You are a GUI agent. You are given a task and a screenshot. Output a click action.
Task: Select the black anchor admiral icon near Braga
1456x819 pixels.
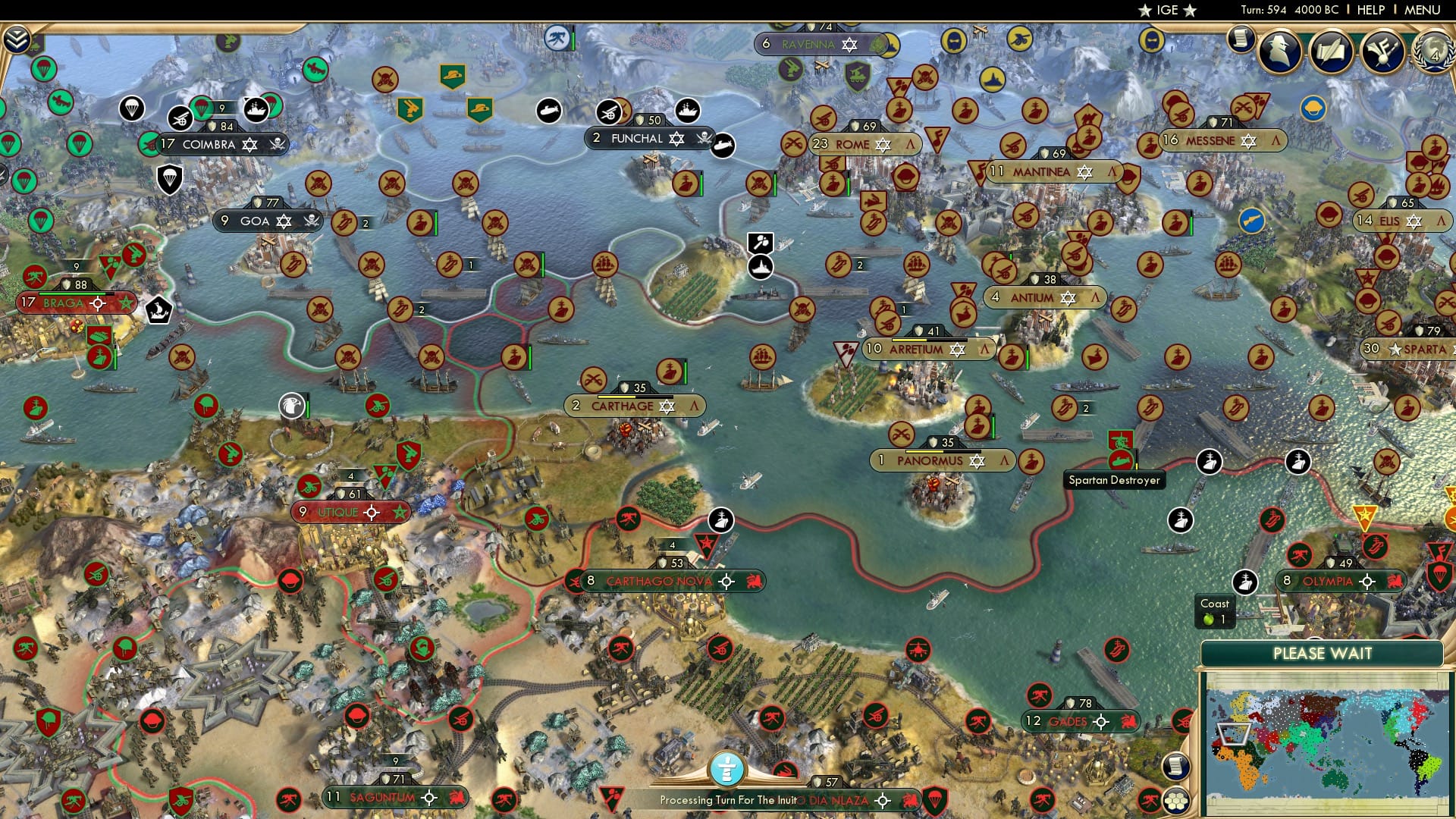pos(158,311)
